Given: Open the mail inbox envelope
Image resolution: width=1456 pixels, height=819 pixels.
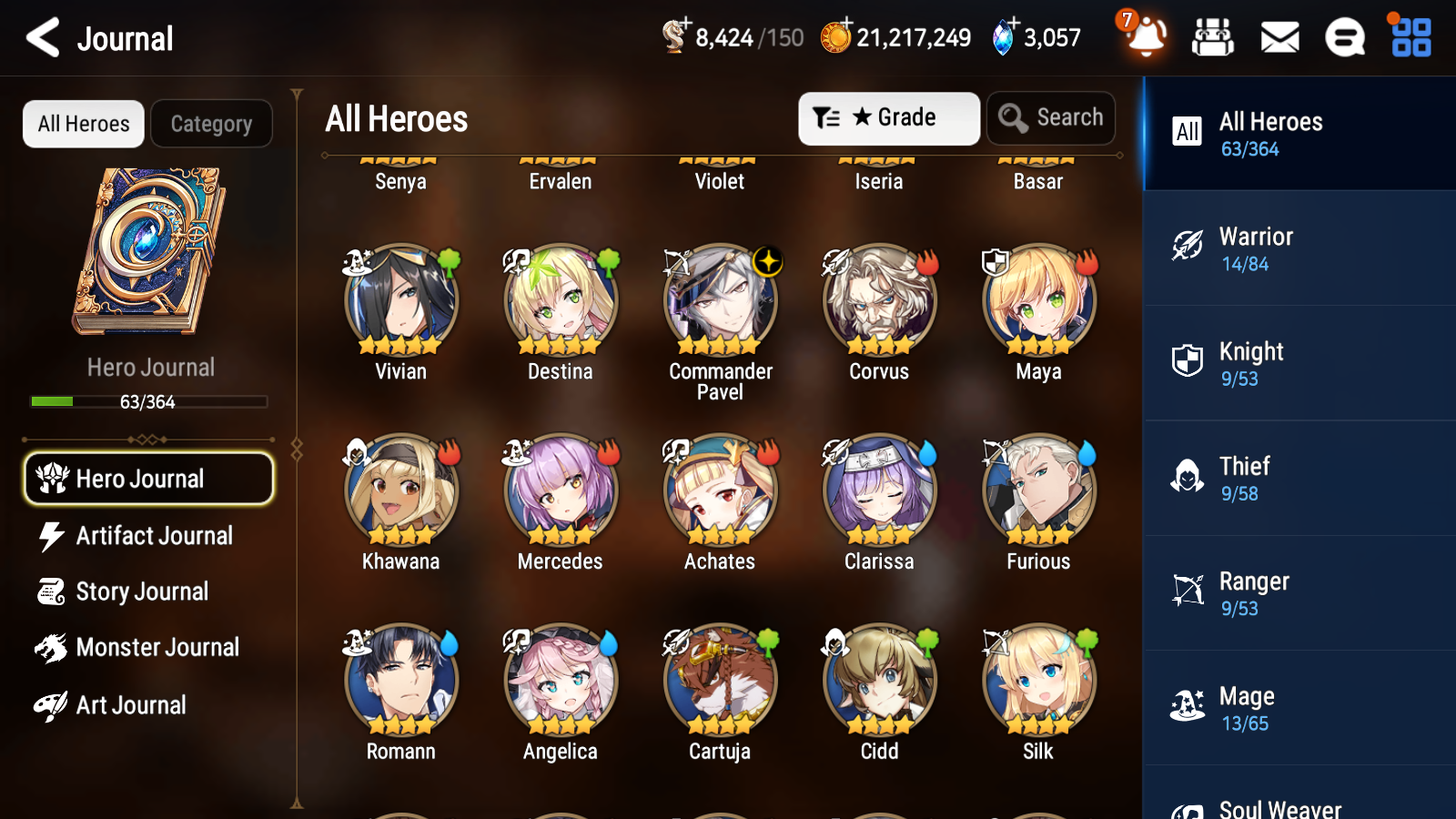Looking at the screenshot, I should [x=1279, y=38].
